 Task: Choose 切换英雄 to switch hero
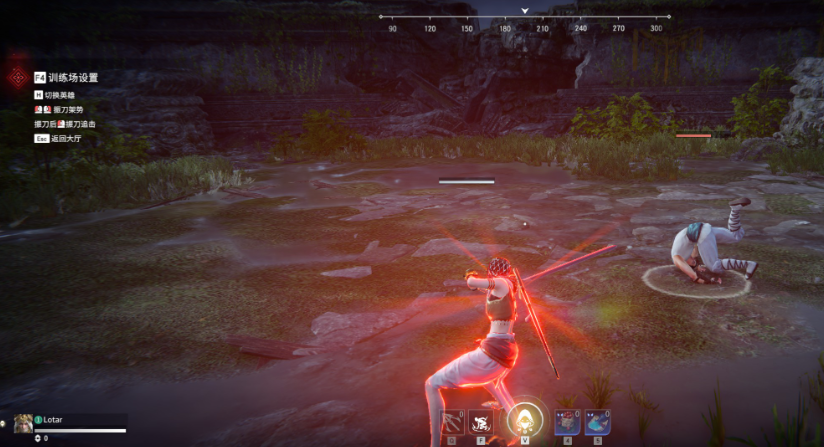point(58,93)
